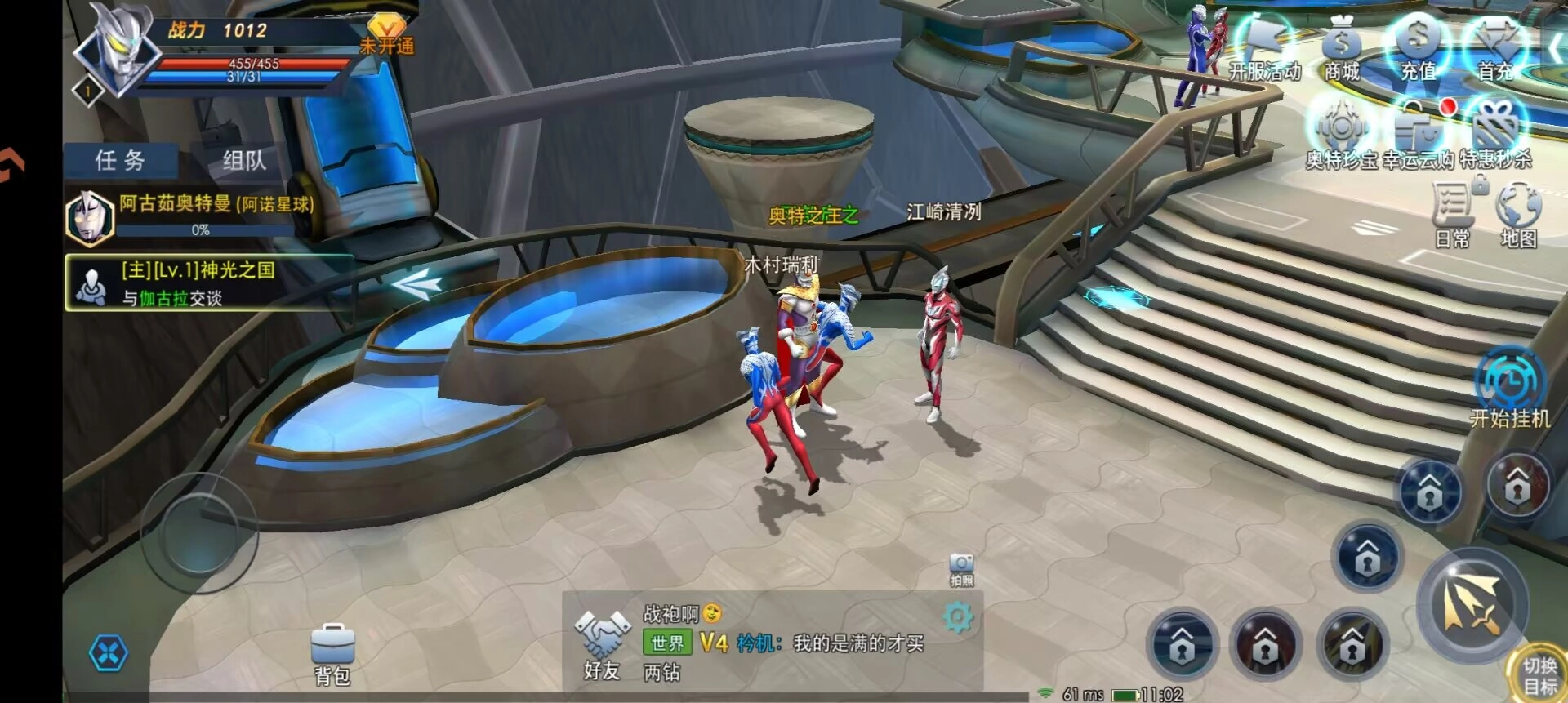Open the chat settings gear
This screenshot has width=1568, height=703.
tap(958, 618)
